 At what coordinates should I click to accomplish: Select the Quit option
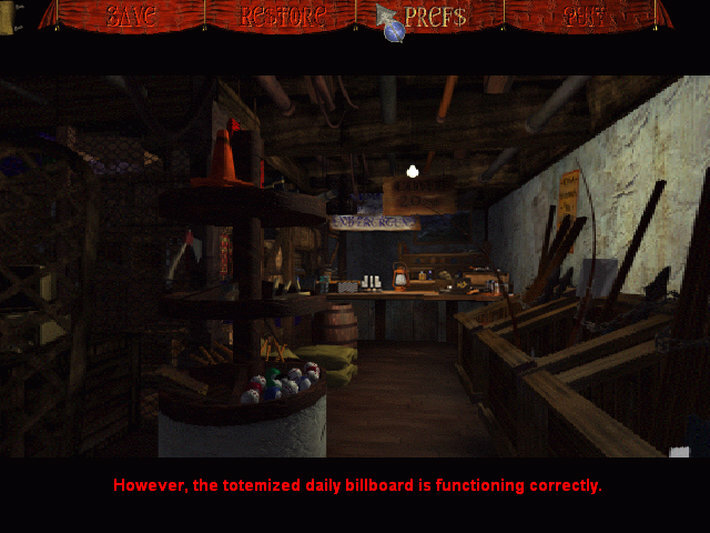[x=583, y=16]
